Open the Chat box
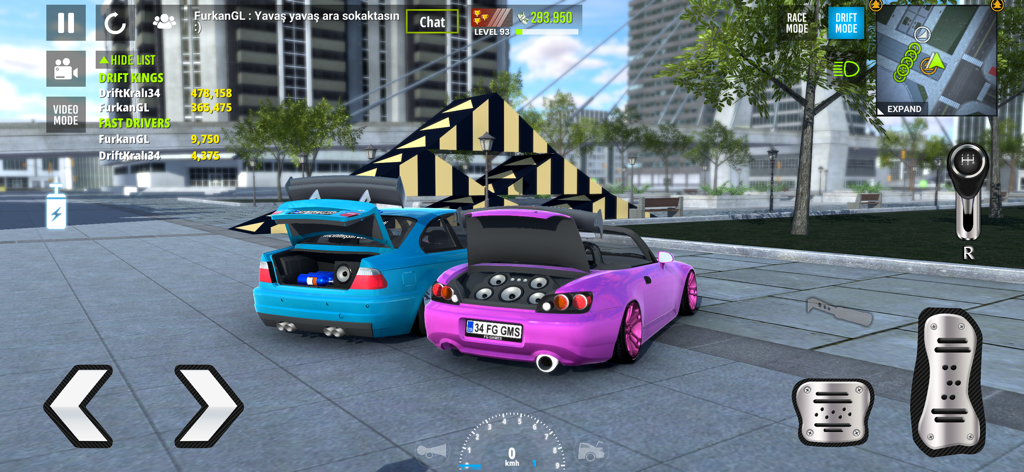The width and height of the screenshot is (1024, 472). (432, 22)
